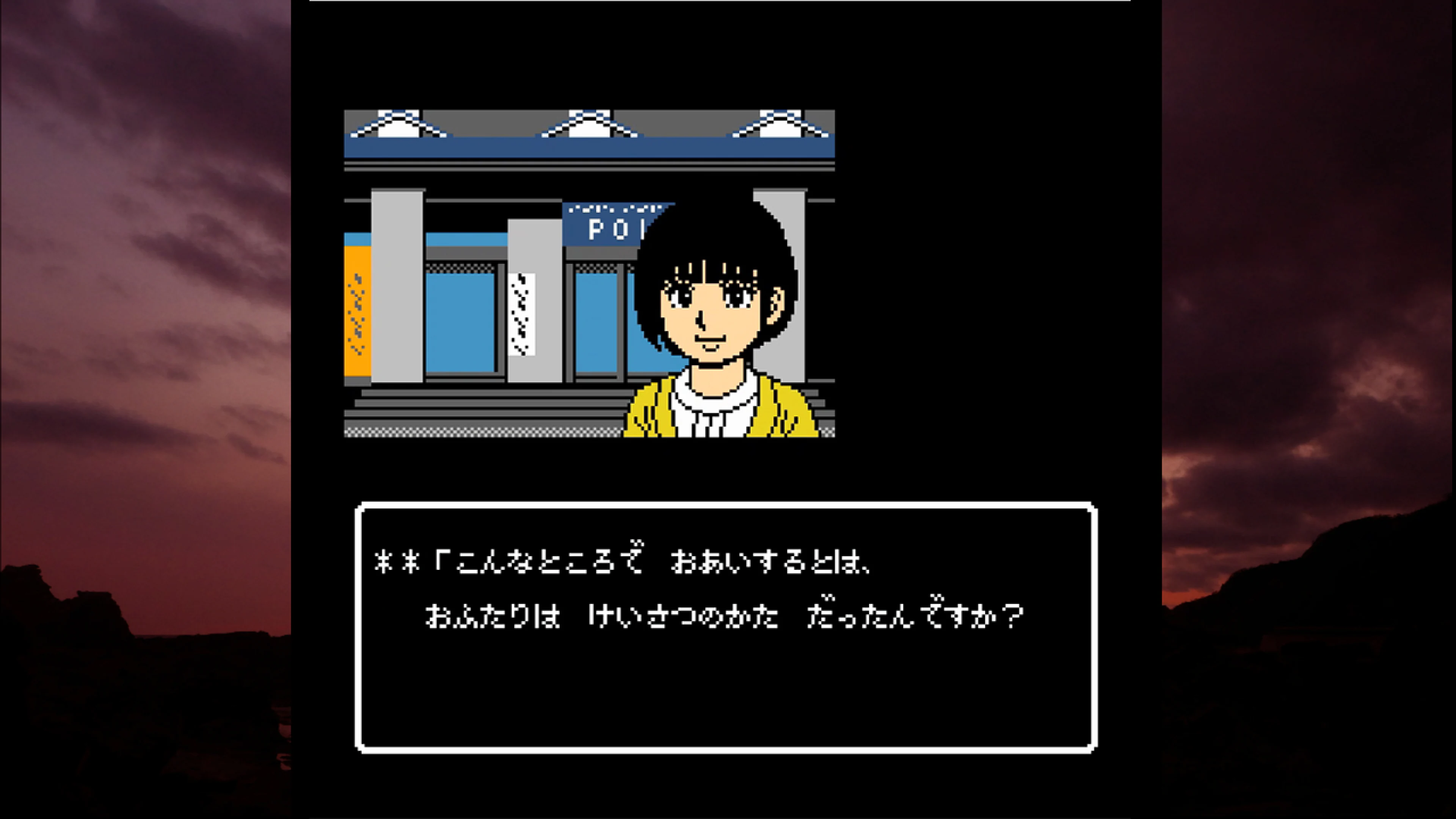This screenshot has width=1456, height=819.
Task: Click the rightmost rooftop dome
Action: coord(780,124)
